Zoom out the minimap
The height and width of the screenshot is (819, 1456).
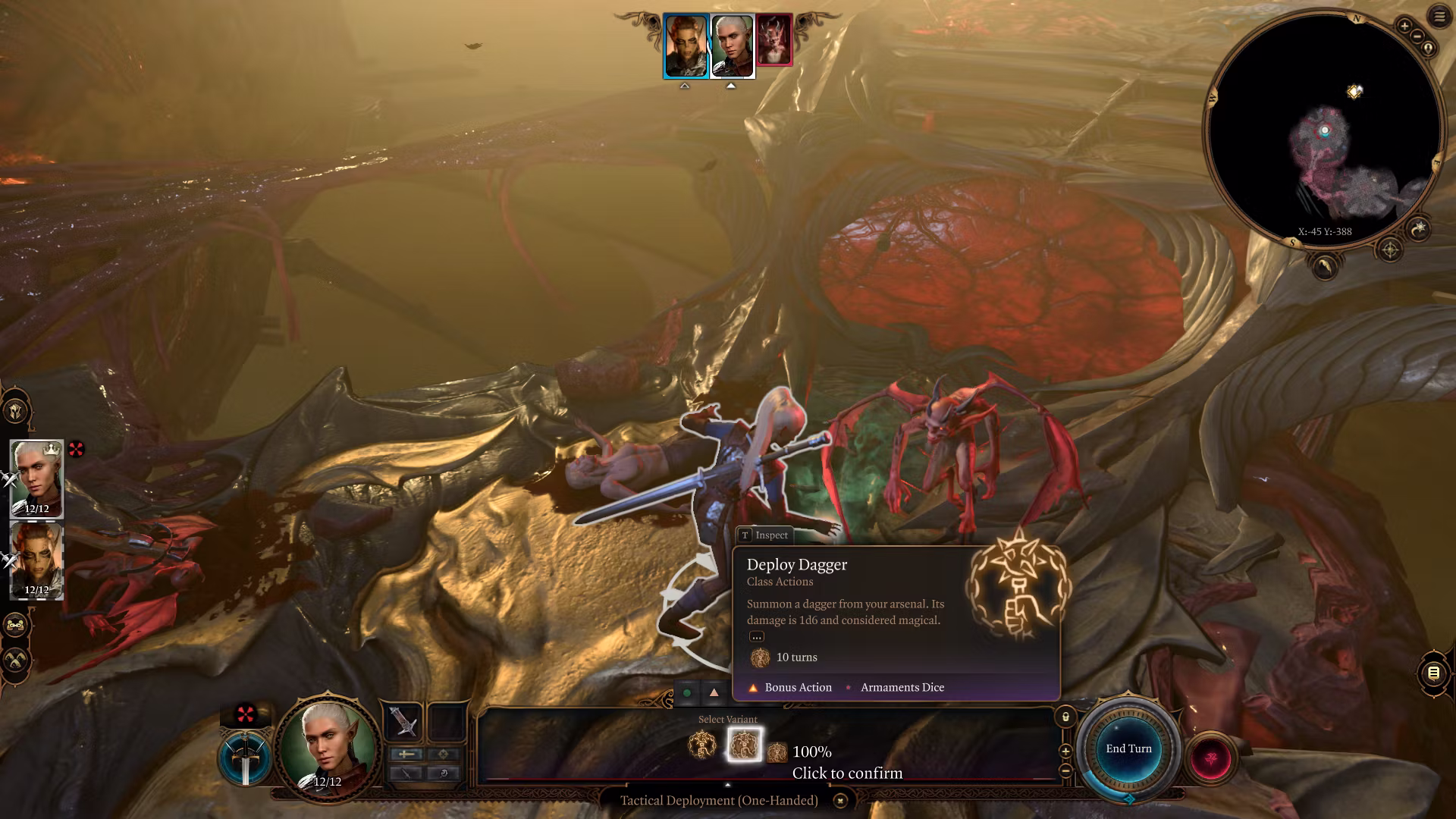tap(1416, 36)
